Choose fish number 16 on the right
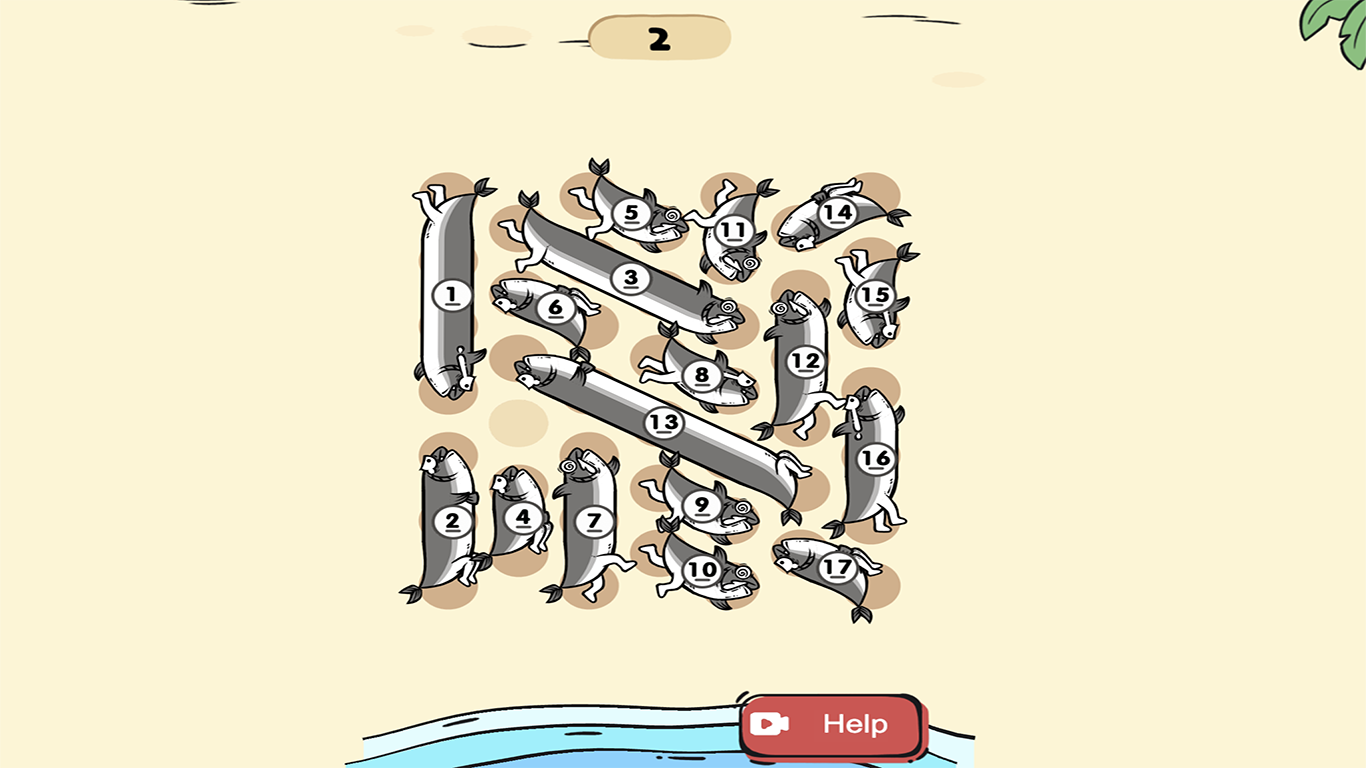Viewport: 1366px width, 768px height. (x=875, y=459)
